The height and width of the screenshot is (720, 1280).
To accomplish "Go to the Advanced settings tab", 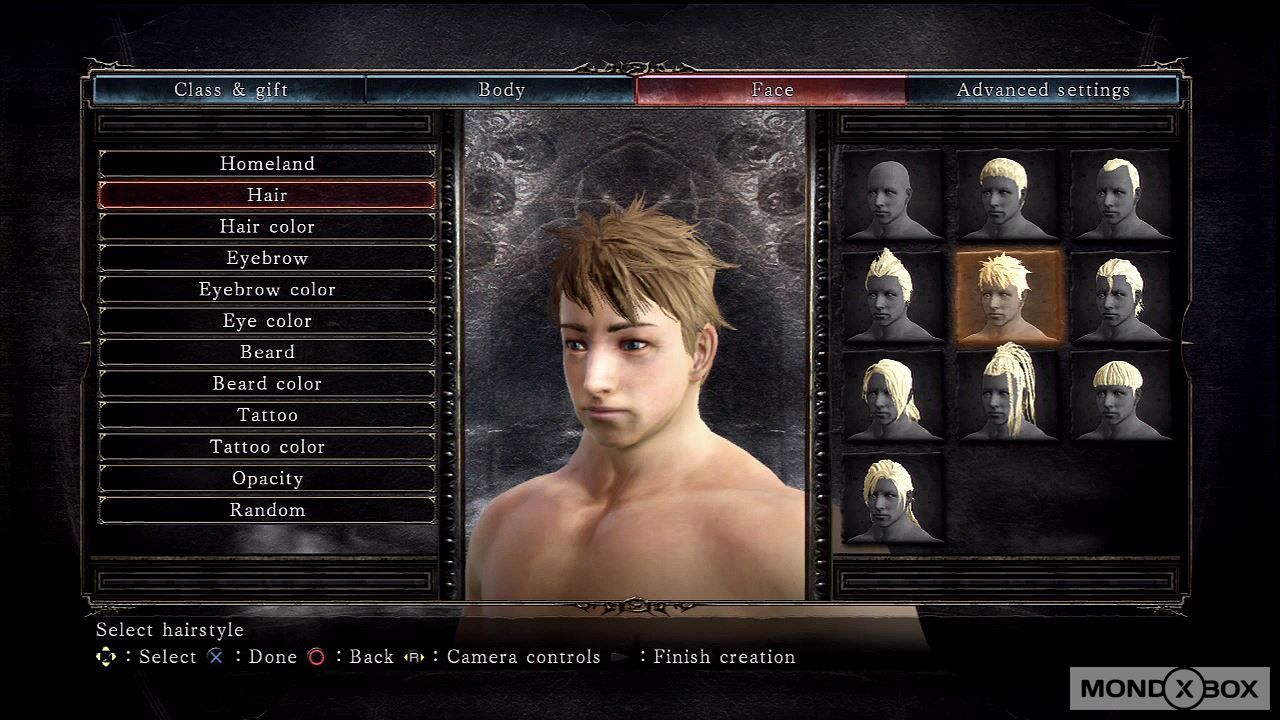I will point(1043,90).
